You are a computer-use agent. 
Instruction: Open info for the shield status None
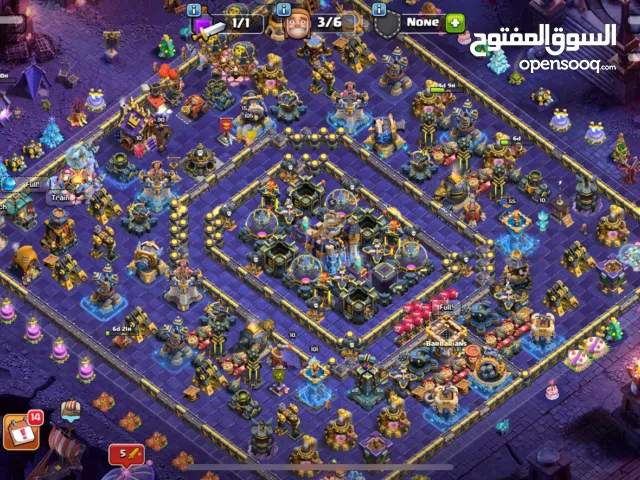tap(379, 9)
